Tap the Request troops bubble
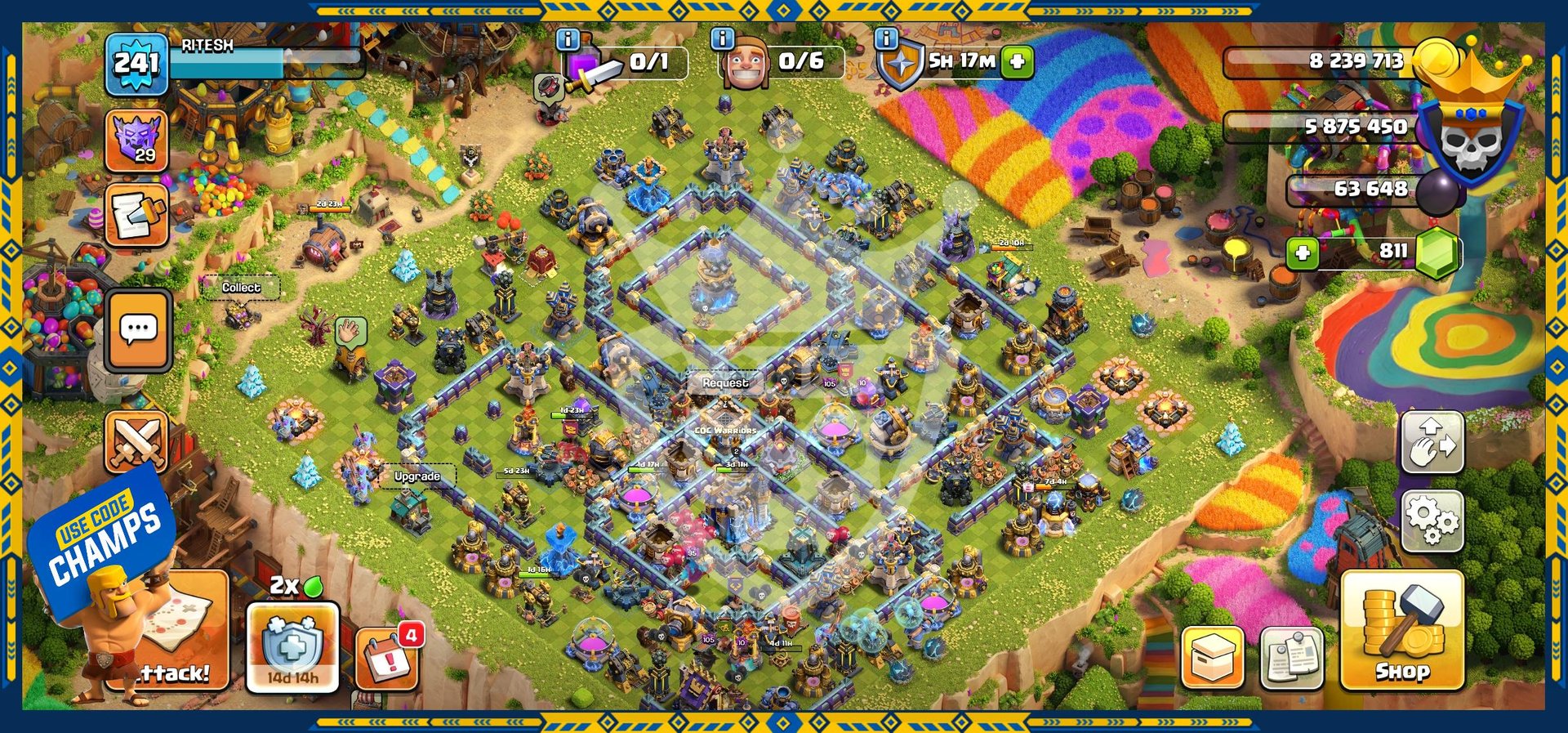This screenshot has height=733, width=1568. tap(724, 382)
